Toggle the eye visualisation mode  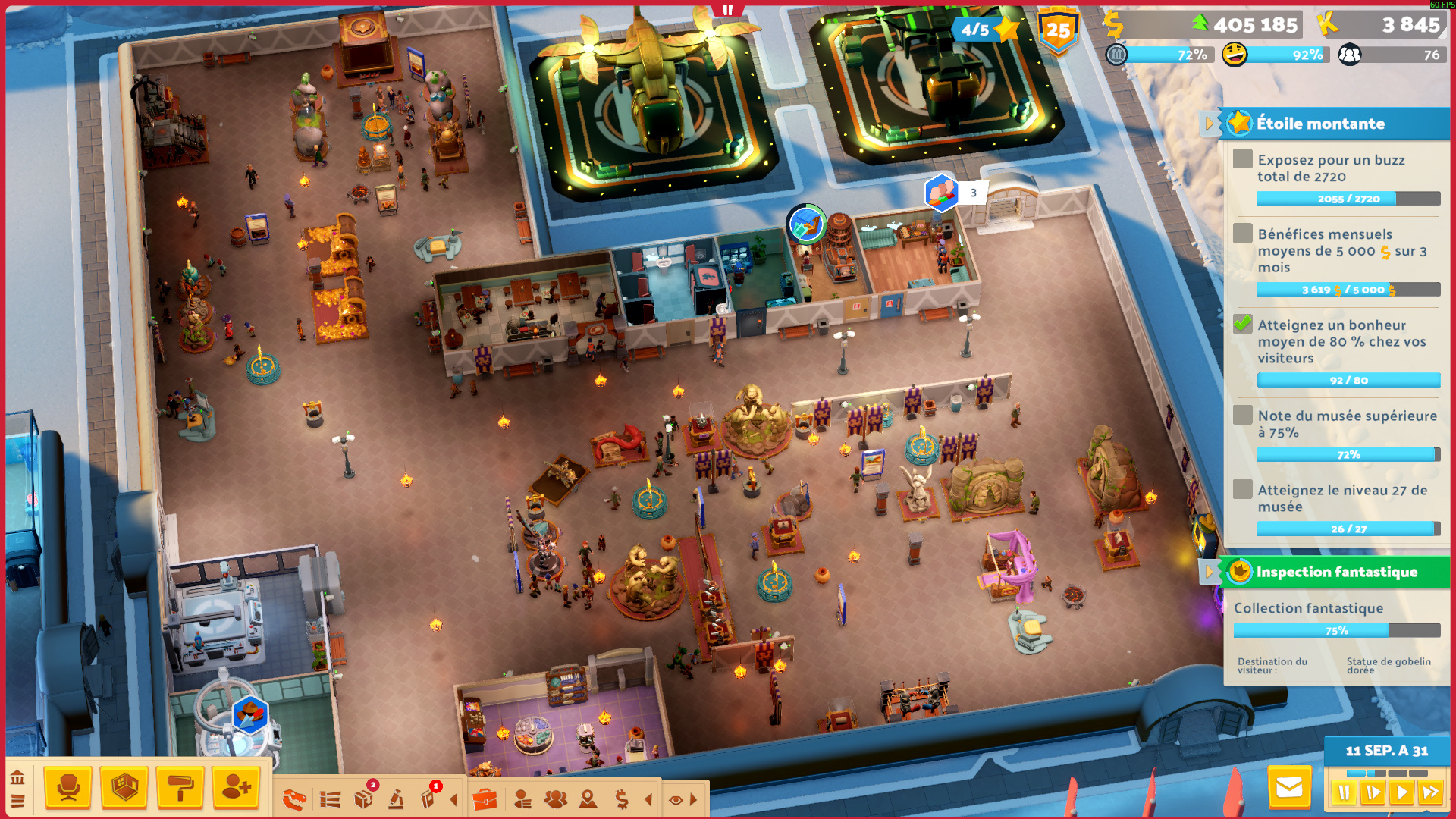(x=676, y=799)
